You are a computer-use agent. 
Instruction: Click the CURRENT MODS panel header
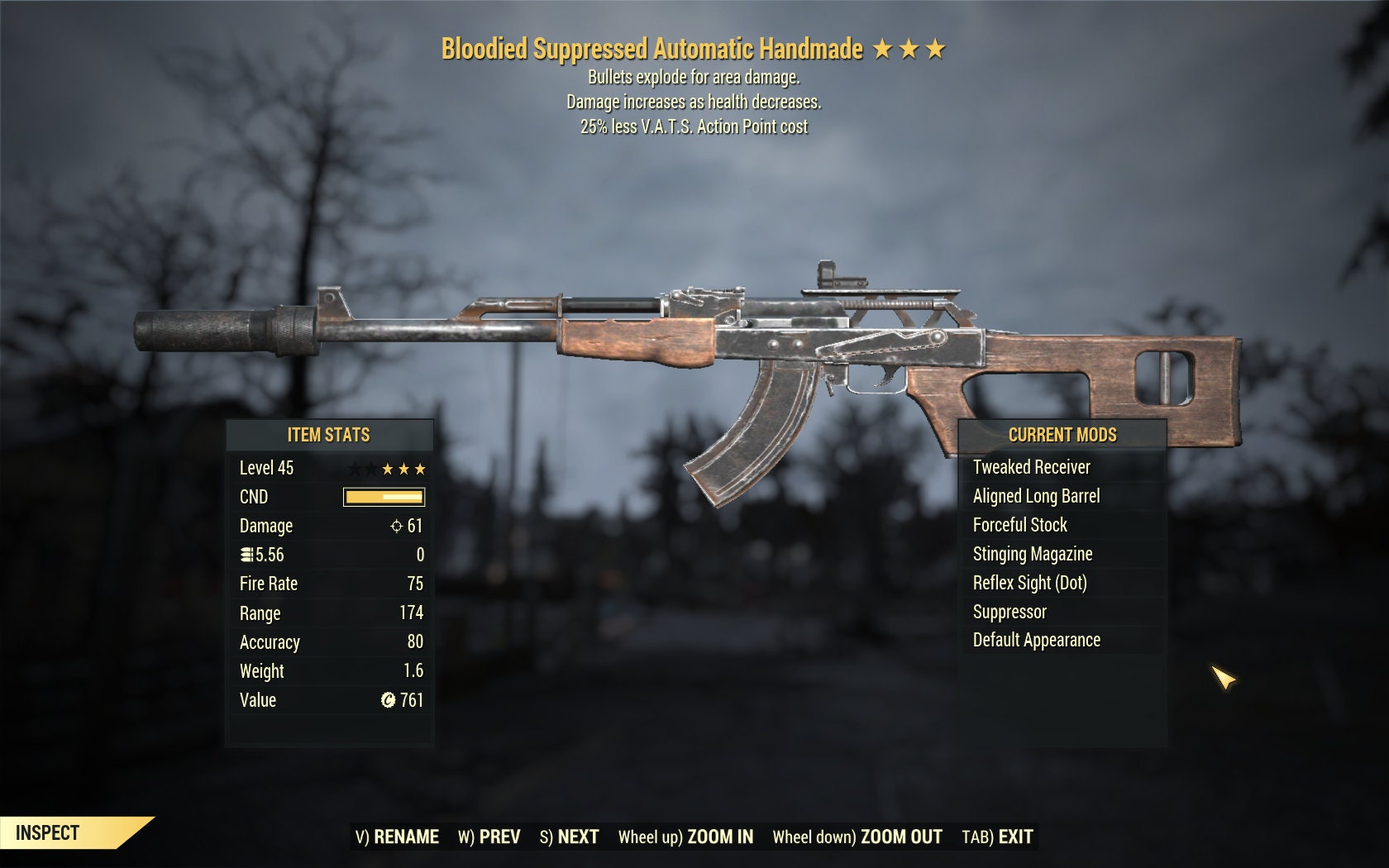pyautogui.click(x=1062, y=434)
